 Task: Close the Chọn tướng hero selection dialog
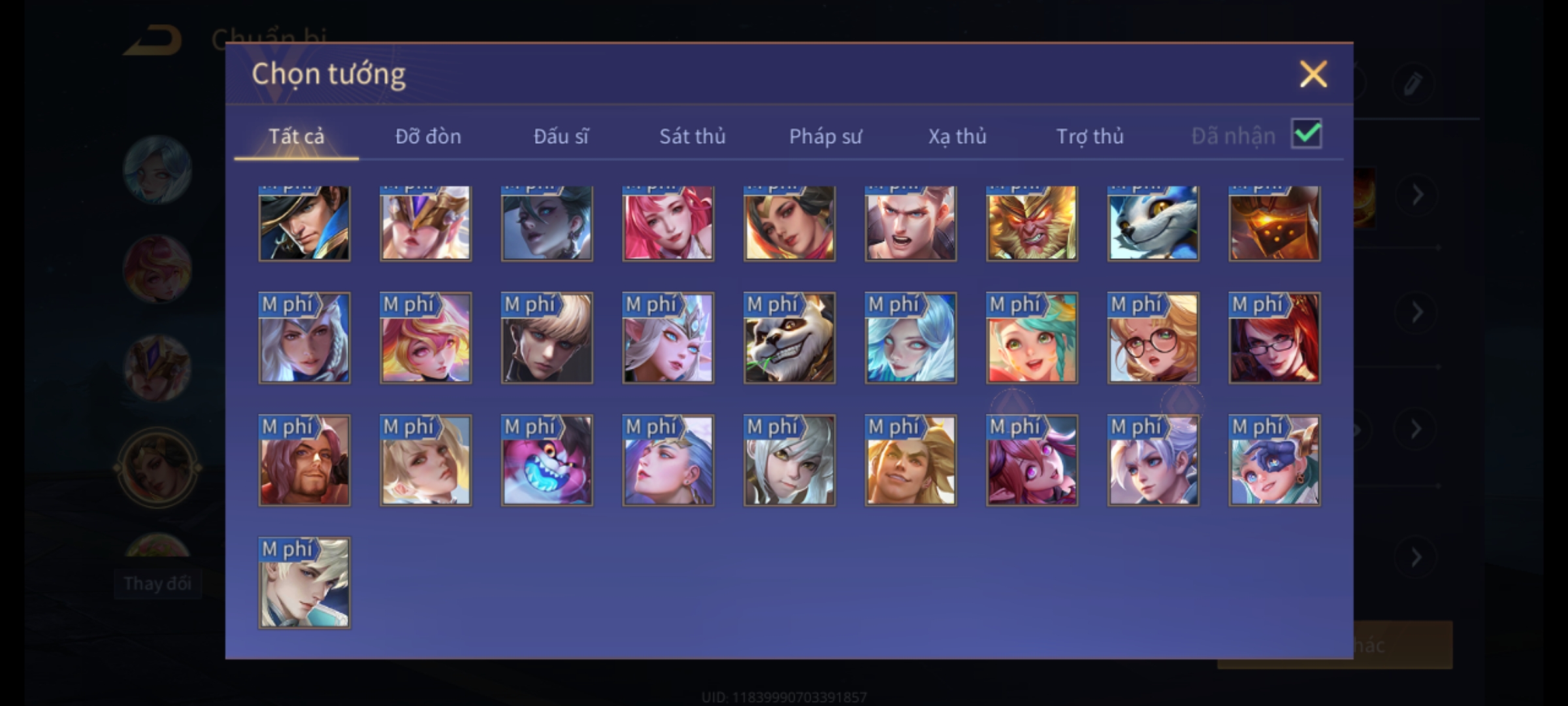coord(1313,74)
